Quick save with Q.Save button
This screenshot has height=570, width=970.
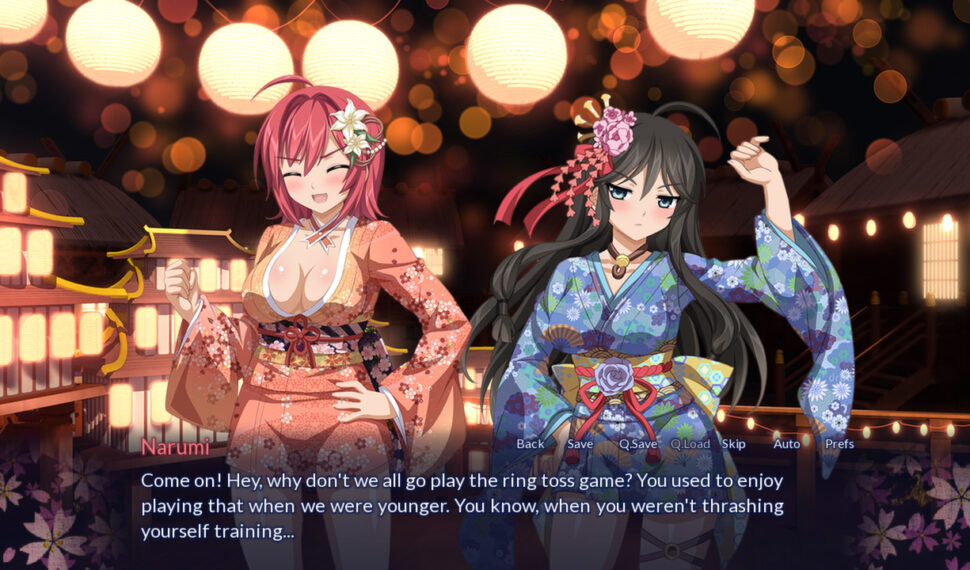[x=638, y=444]
